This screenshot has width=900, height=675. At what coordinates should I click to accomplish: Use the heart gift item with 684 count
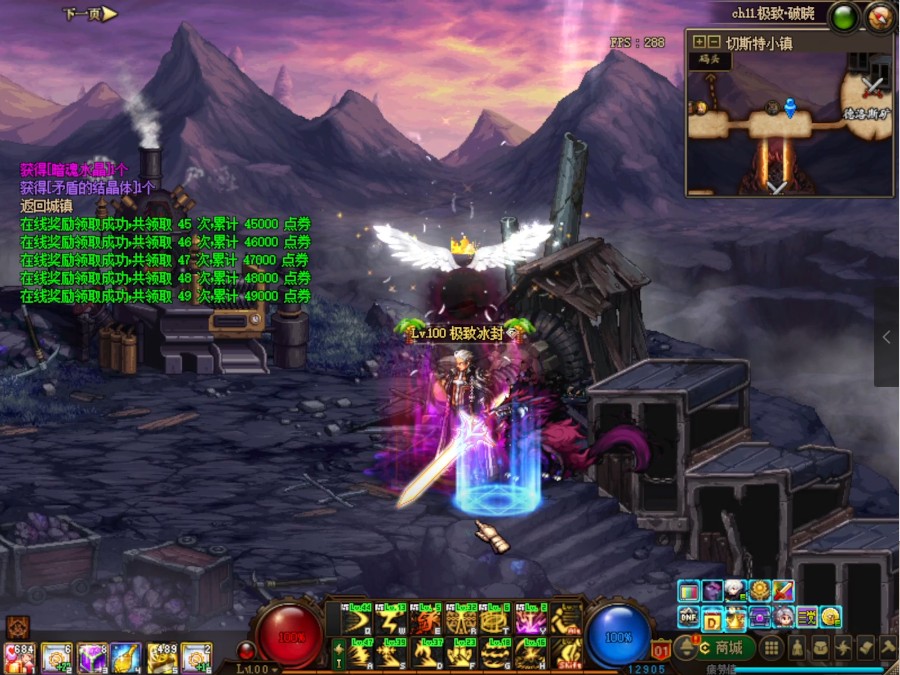click(x=20, y=657)
